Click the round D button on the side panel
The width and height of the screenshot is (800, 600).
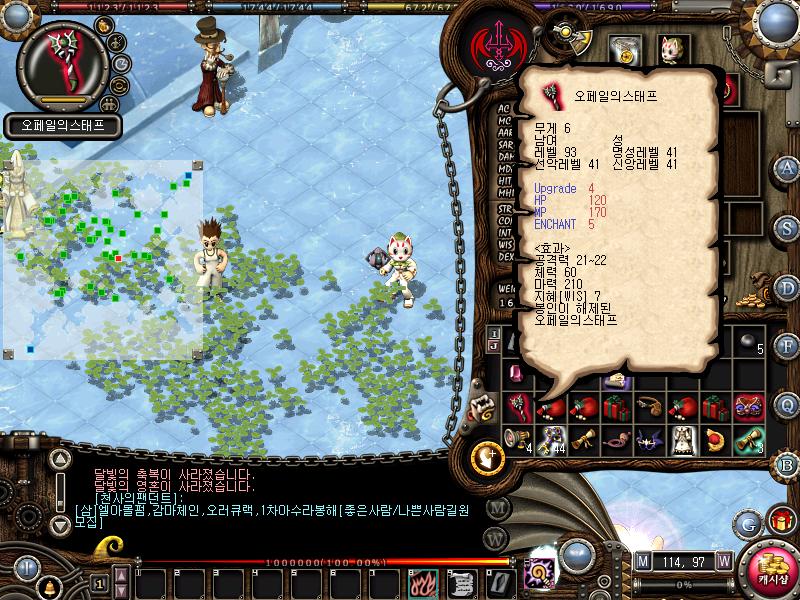click(787, 287)
